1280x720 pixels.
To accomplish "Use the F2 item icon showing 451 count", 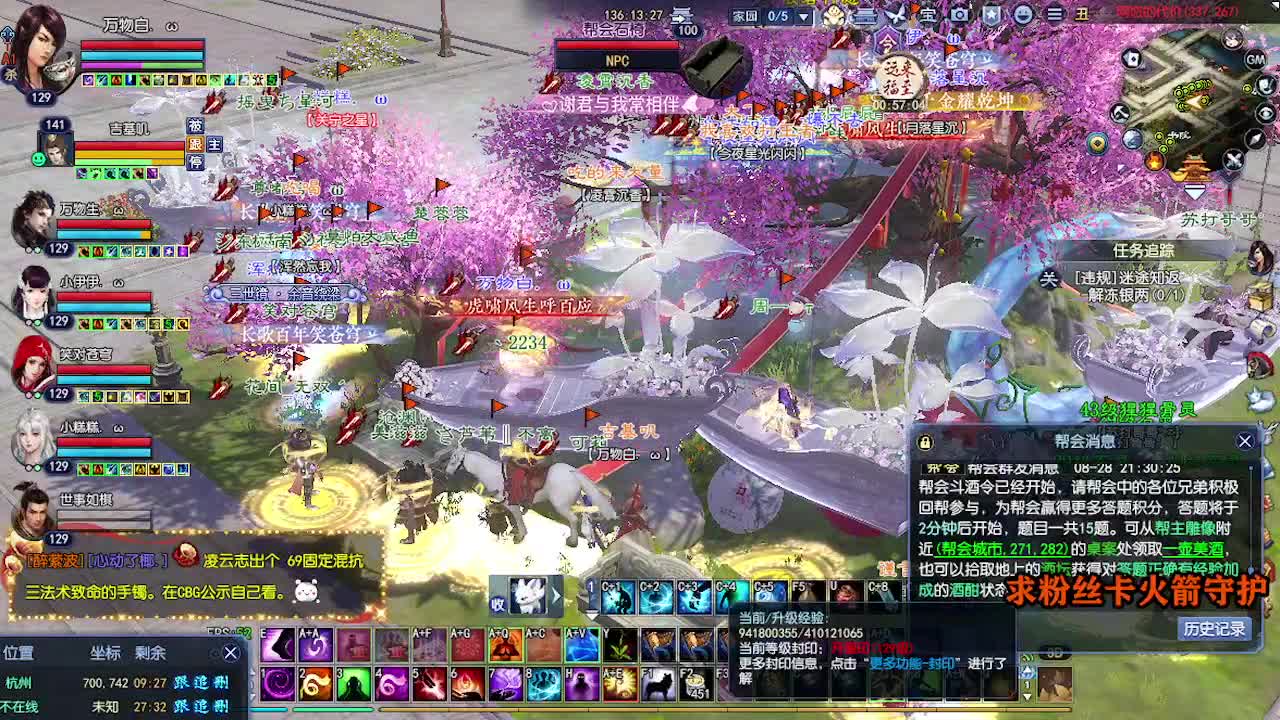I will pyautogui.click(x=696, y=685).
